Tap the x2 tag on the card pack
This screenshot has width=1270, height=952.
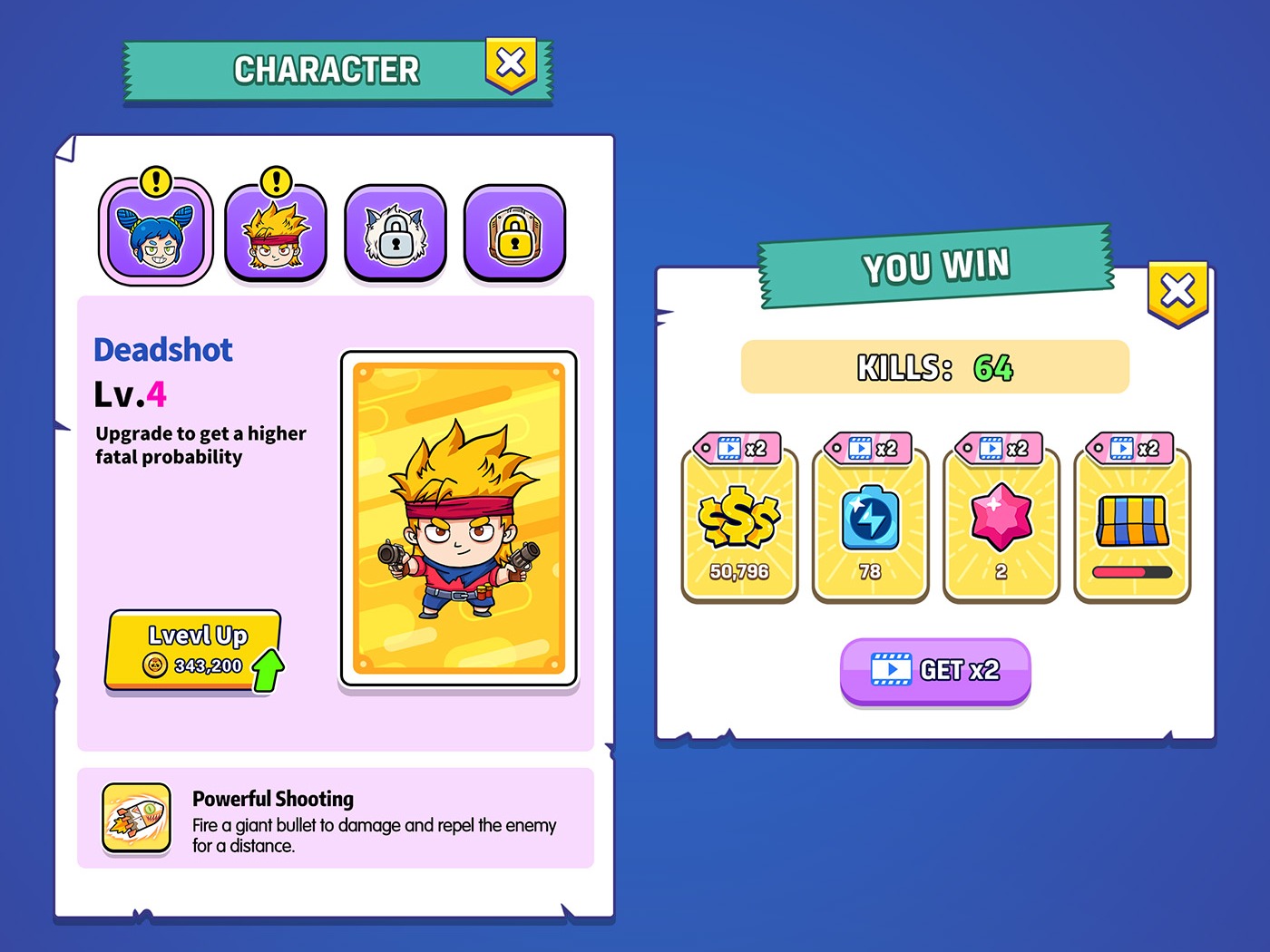point(1128,447)
